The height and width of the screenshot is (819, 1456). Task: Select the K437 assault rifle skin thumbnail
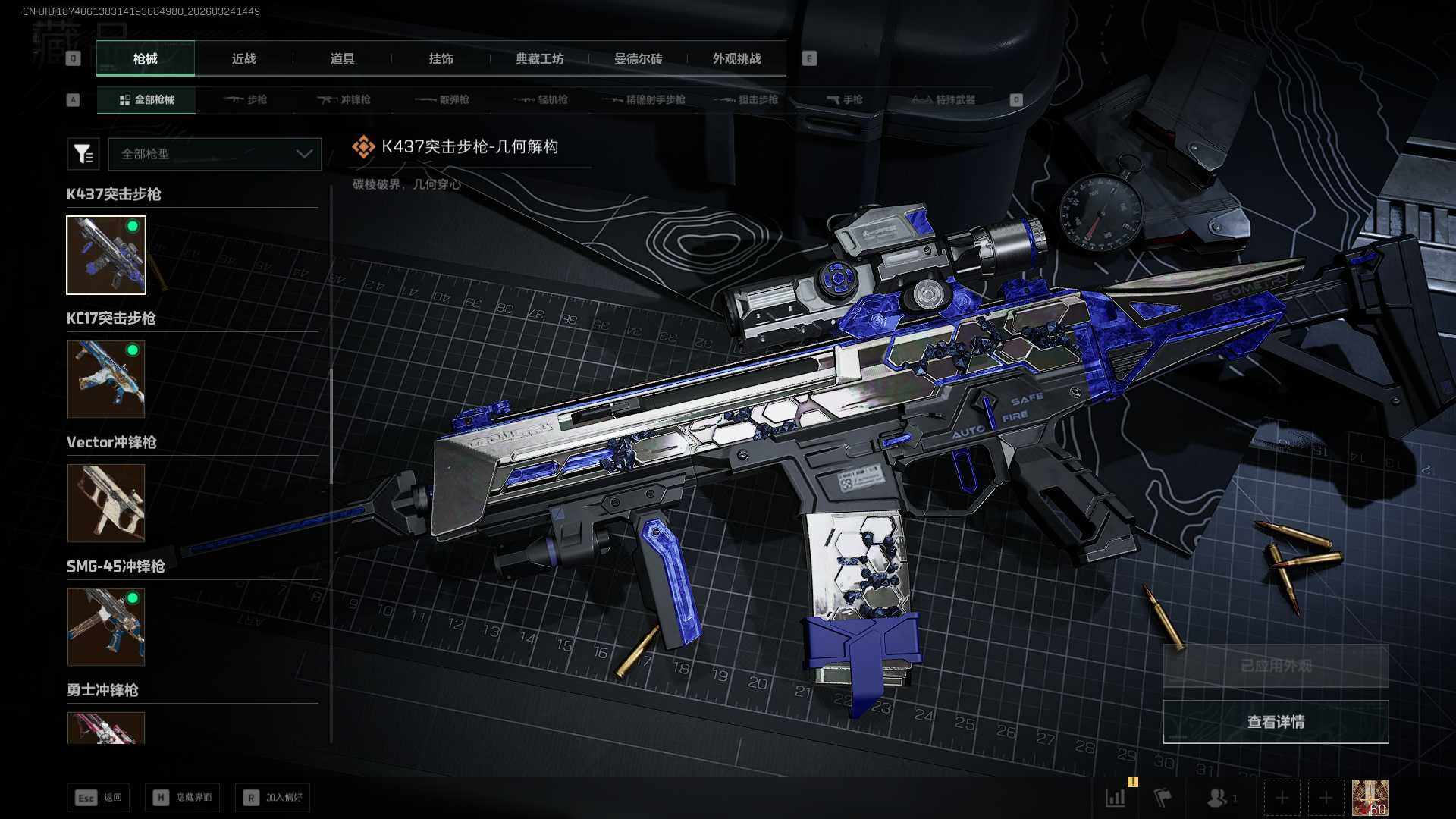tap(106, 255)
